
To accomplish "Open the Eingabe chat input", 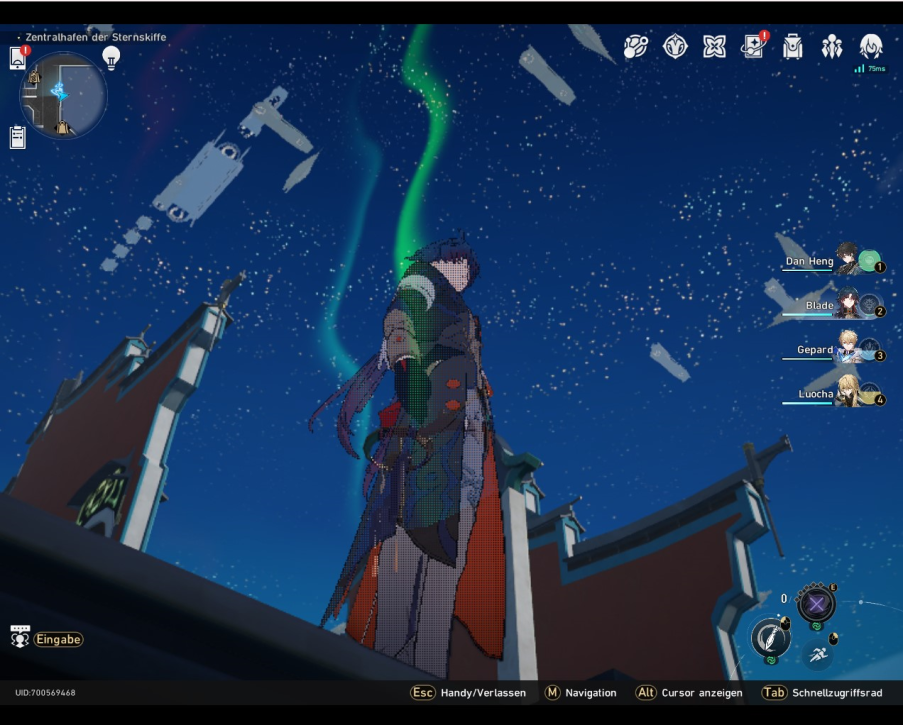I will (48, 639).
